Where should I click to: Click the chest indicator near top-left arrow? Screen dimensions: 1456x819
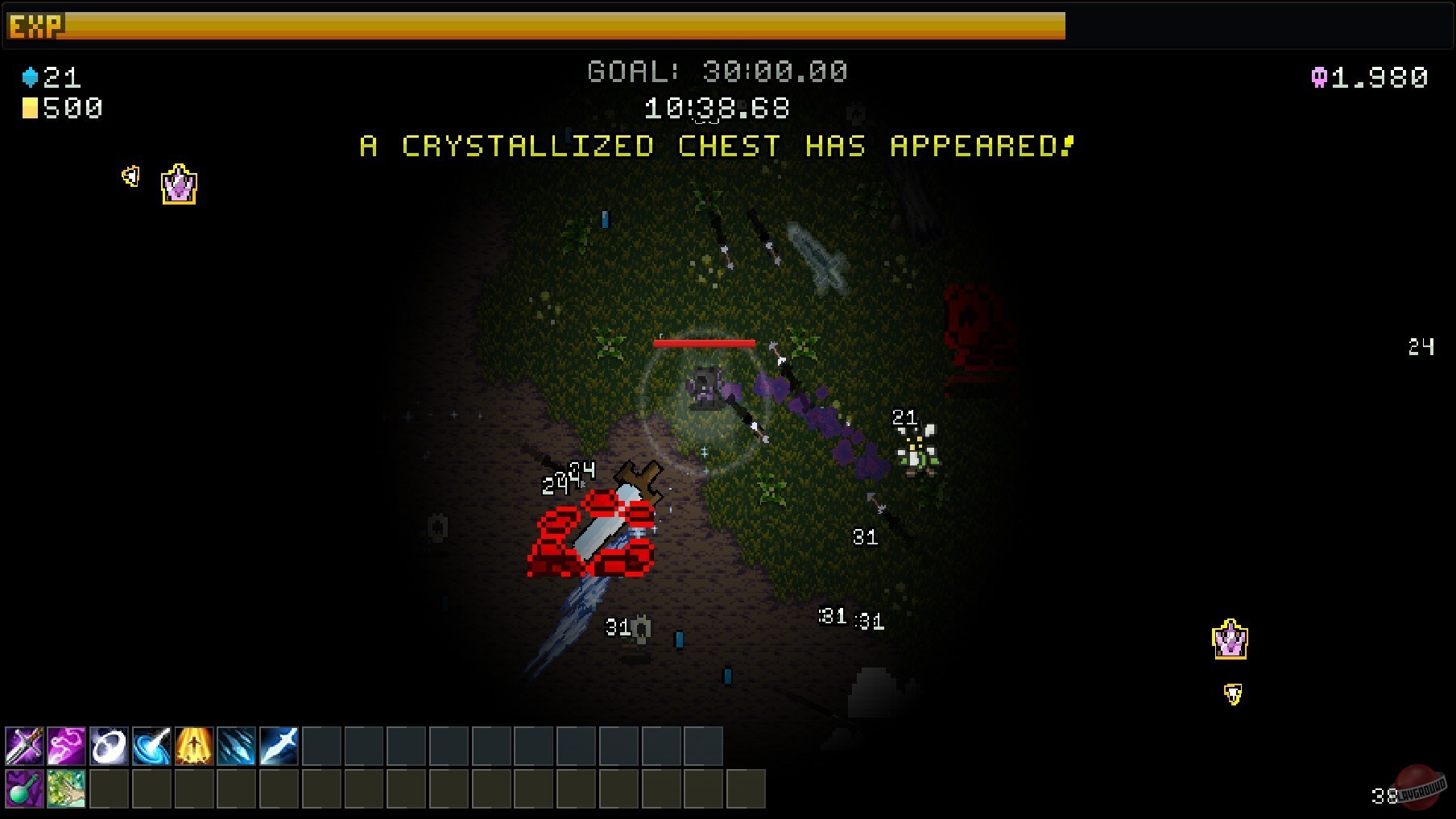point(179,184)
